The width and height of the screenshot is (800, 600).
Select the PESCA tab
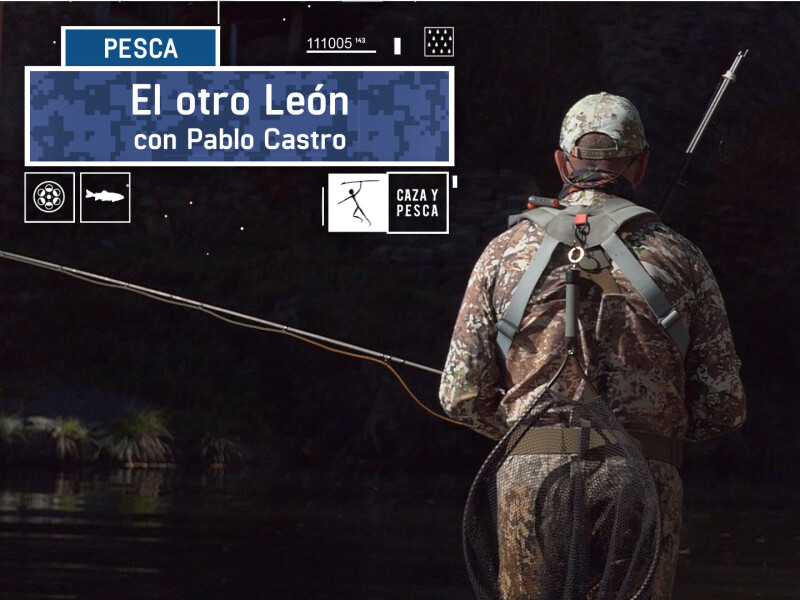click(x=140, y=48)
